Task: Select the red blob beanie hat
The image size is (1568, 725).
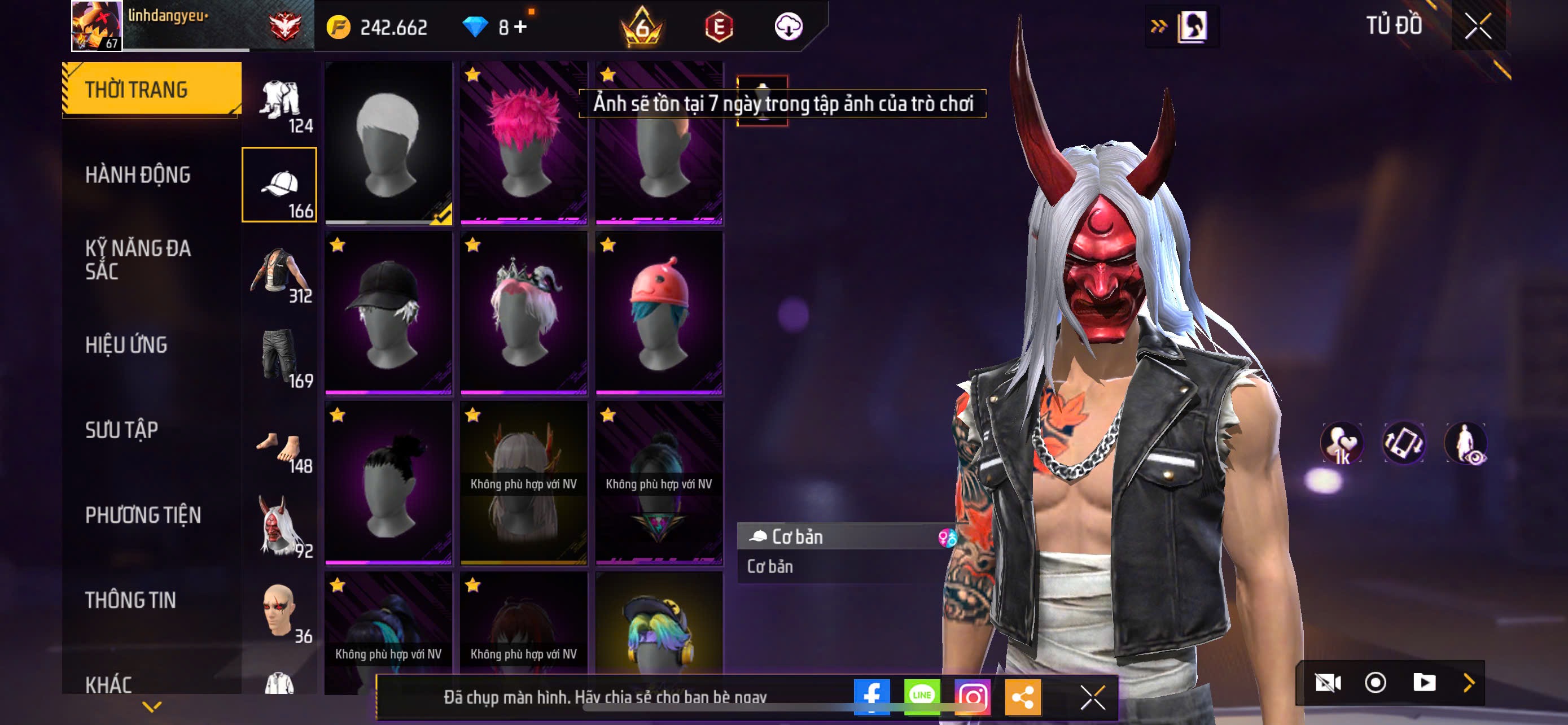Action: pos(659,313)
